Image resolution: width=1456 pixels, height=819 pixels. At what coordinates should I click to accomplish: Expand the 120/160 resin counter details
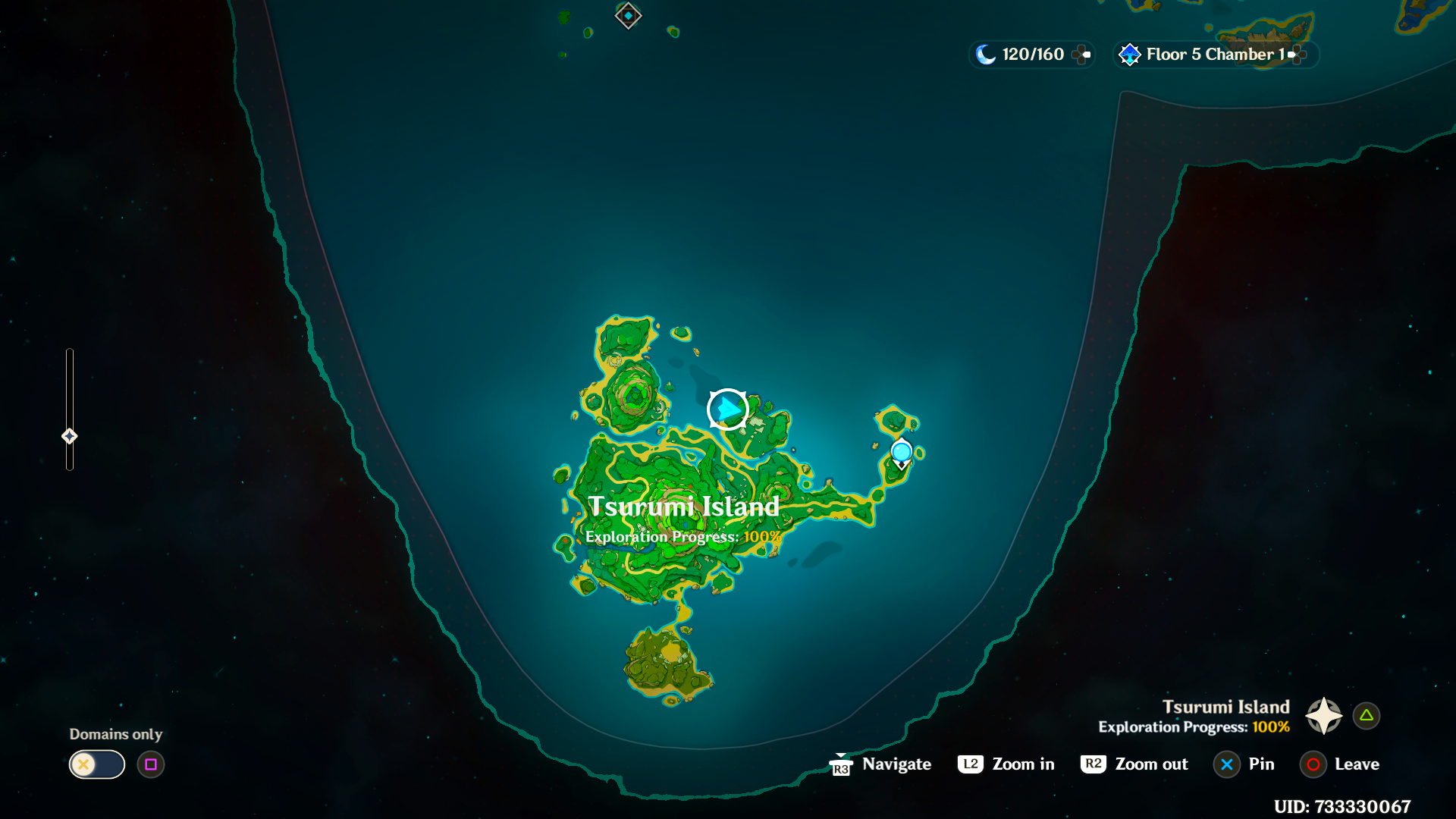click(1080, 54)
